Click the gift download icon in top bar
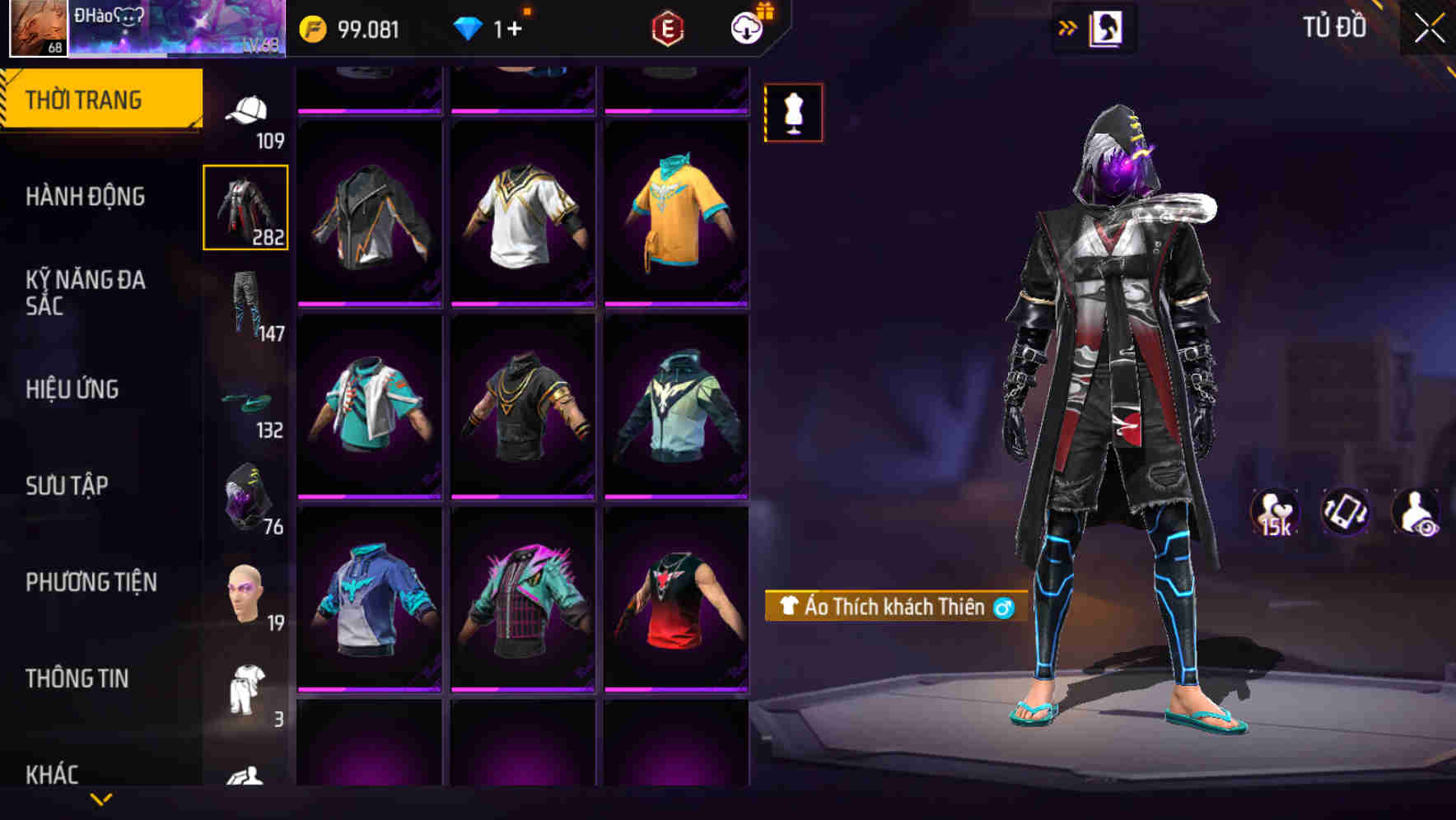Image resolution: width=1456 pixels, height=820 pixels. [x=746, y=27]
